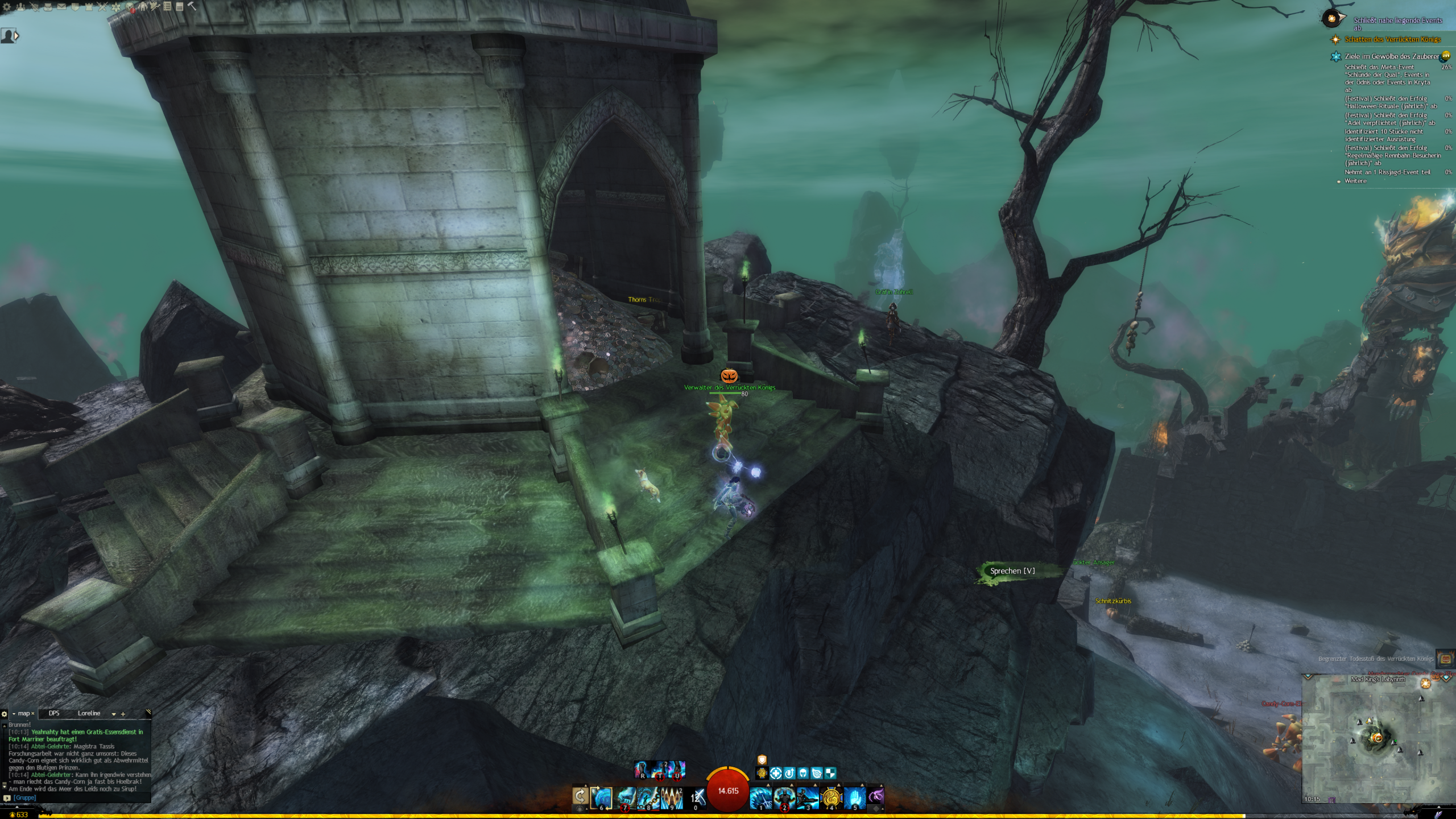Open the mail envelope icon

(61, 7)
